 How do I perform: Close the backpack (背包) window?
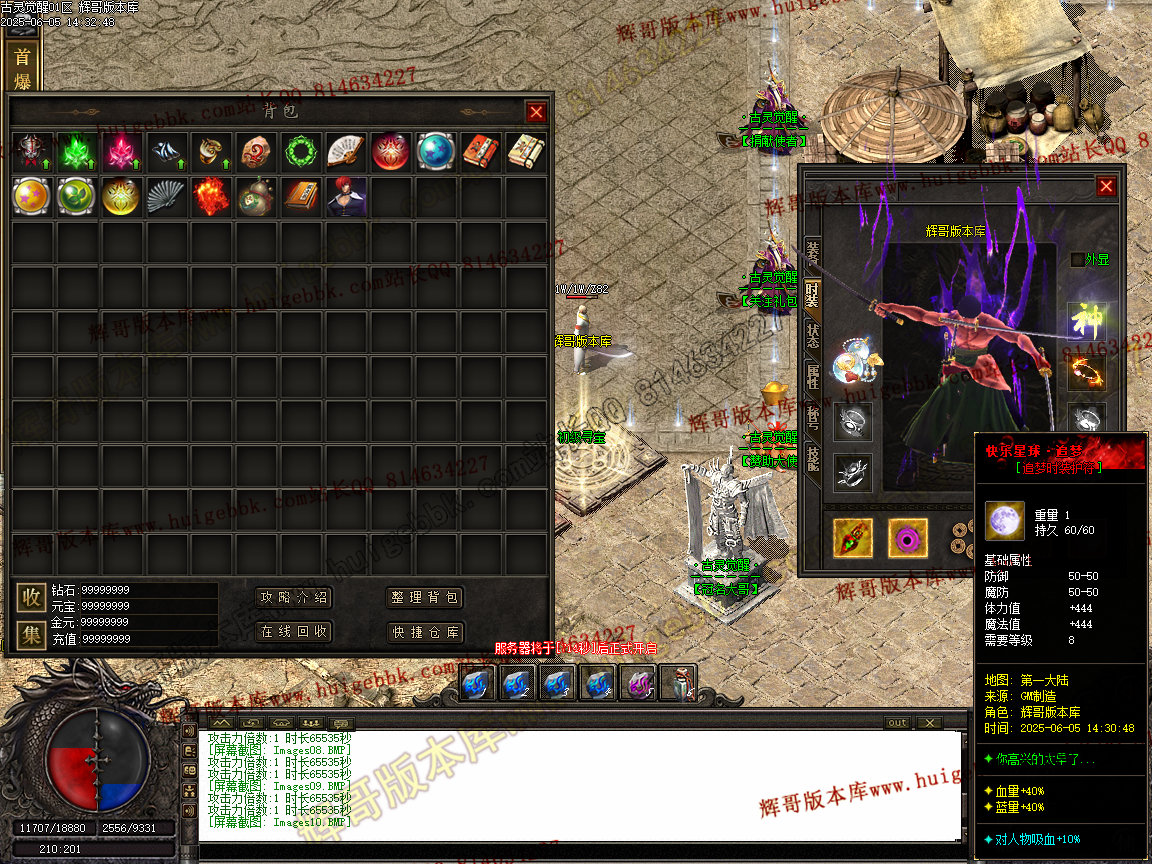[x=536, y=113]
